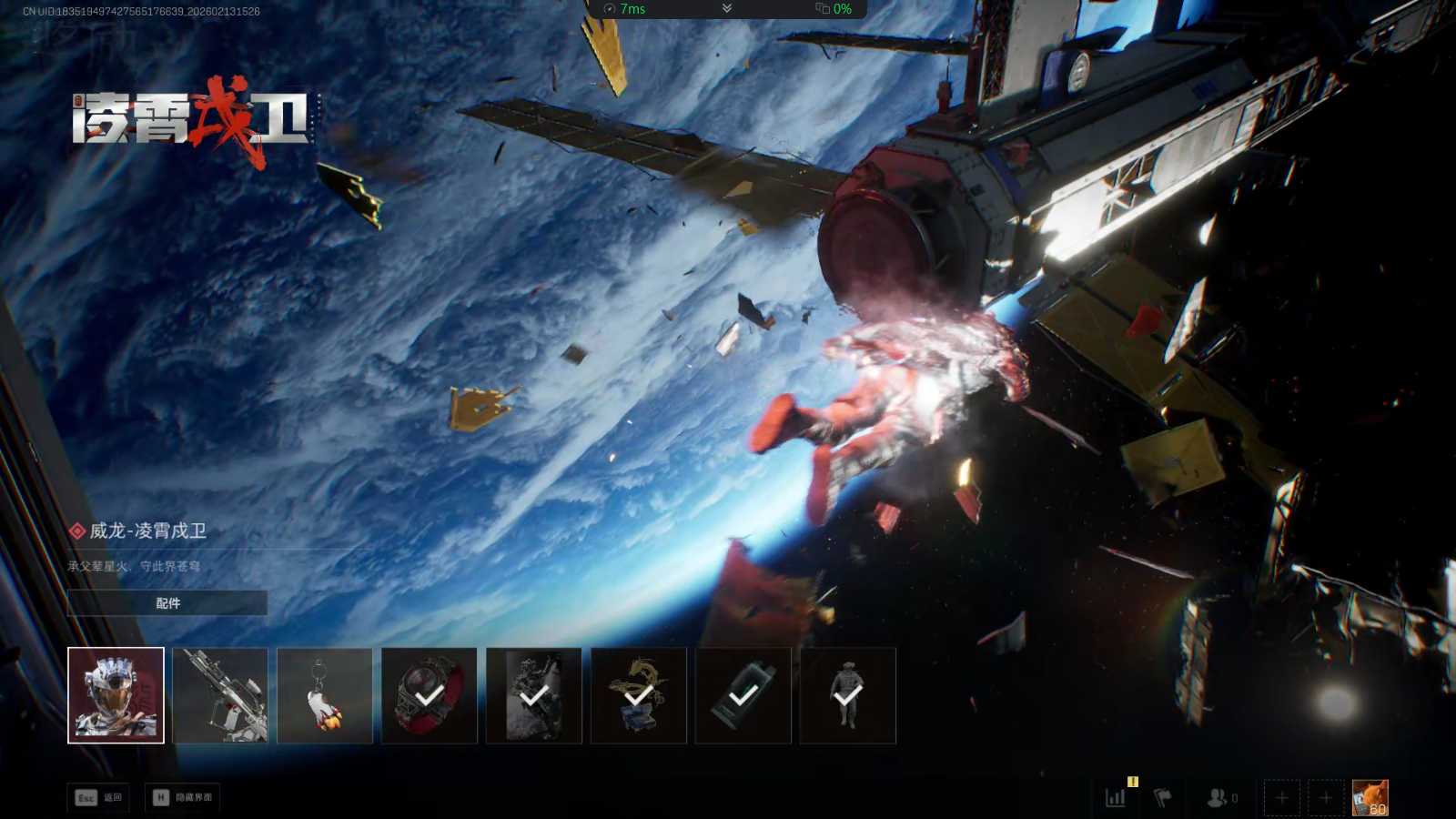This screenshot has height=819, width=1456.
Task: Select the silver rifle weapon skin thumbnail
Action: point(220,695)
